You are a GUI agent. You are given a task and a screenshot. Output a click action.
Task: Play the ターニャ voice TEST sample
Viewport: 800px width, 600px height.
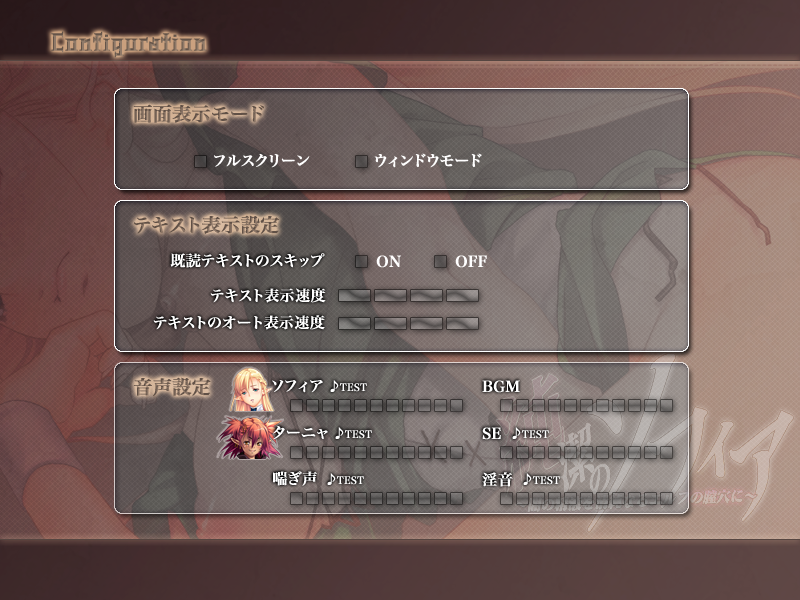pyautogui.click(x=353, y=434)
